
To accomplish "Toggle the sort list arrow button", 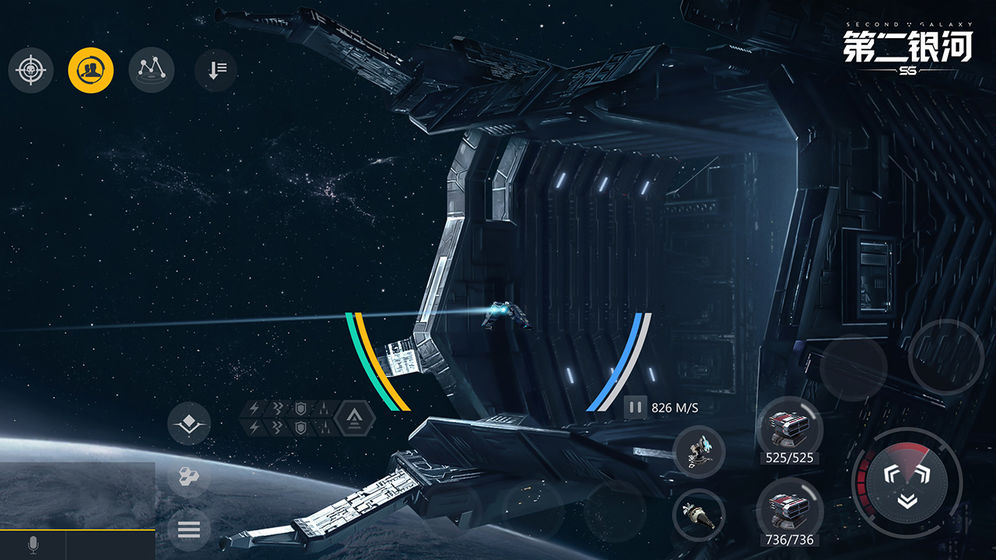I will pos(216,70).
